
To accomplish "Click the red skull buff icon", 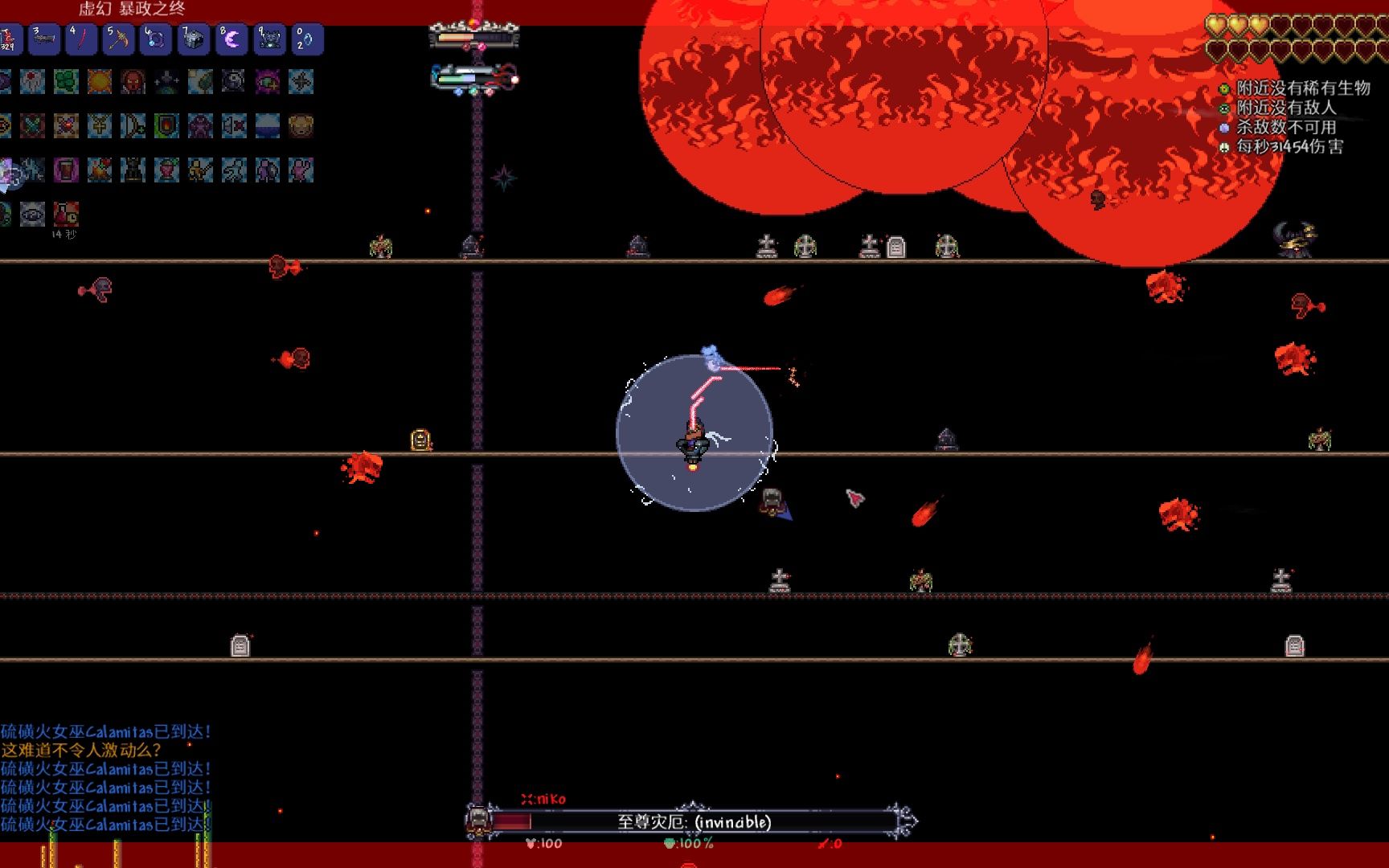I will click(133, 81).
